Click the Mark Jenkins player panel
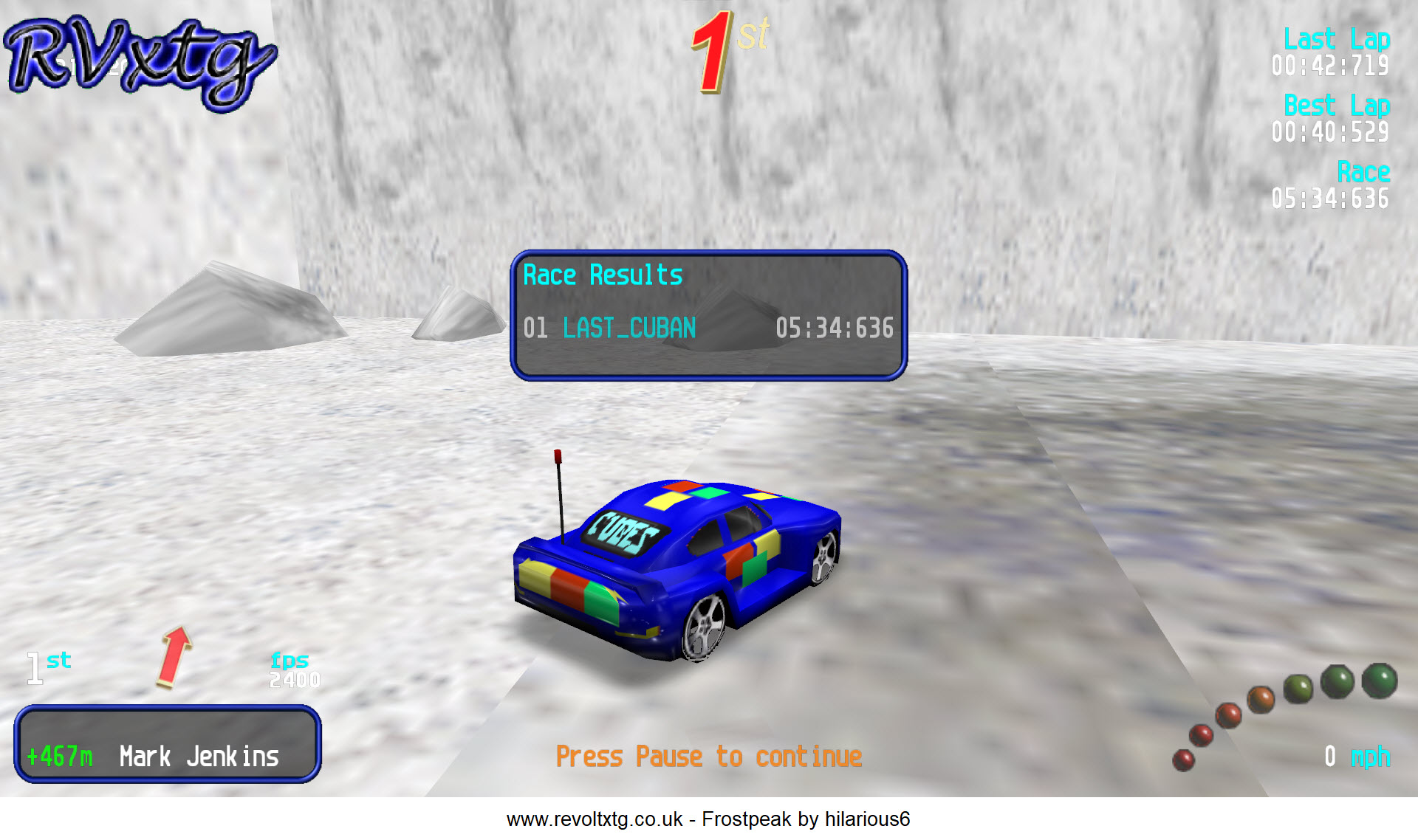 [x=168, y=746]
